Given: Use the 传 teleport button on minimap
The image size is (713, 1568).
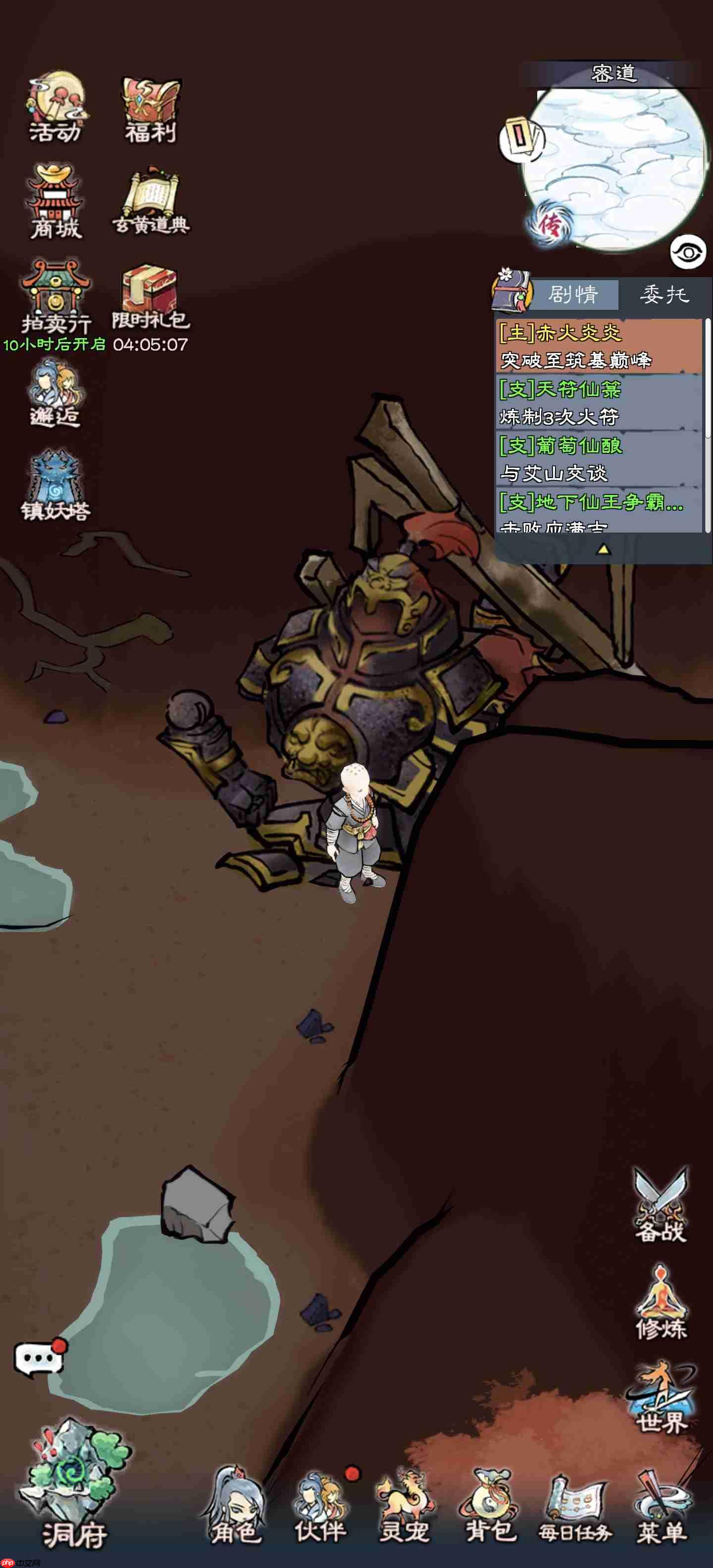Looking at the screenshot, I should [x=549, y=225].
